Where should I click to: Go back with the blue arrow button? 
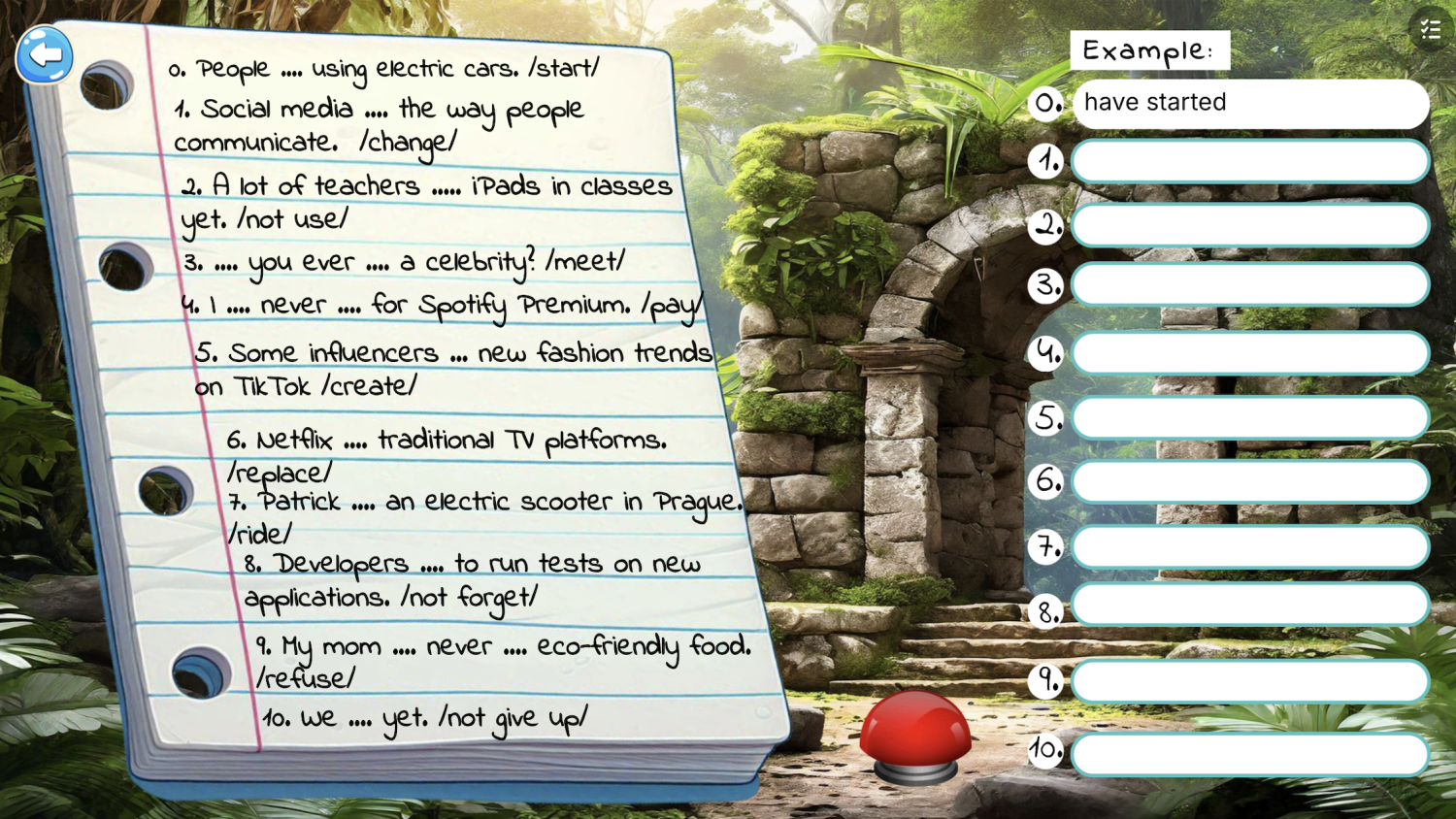click(45, 54)
